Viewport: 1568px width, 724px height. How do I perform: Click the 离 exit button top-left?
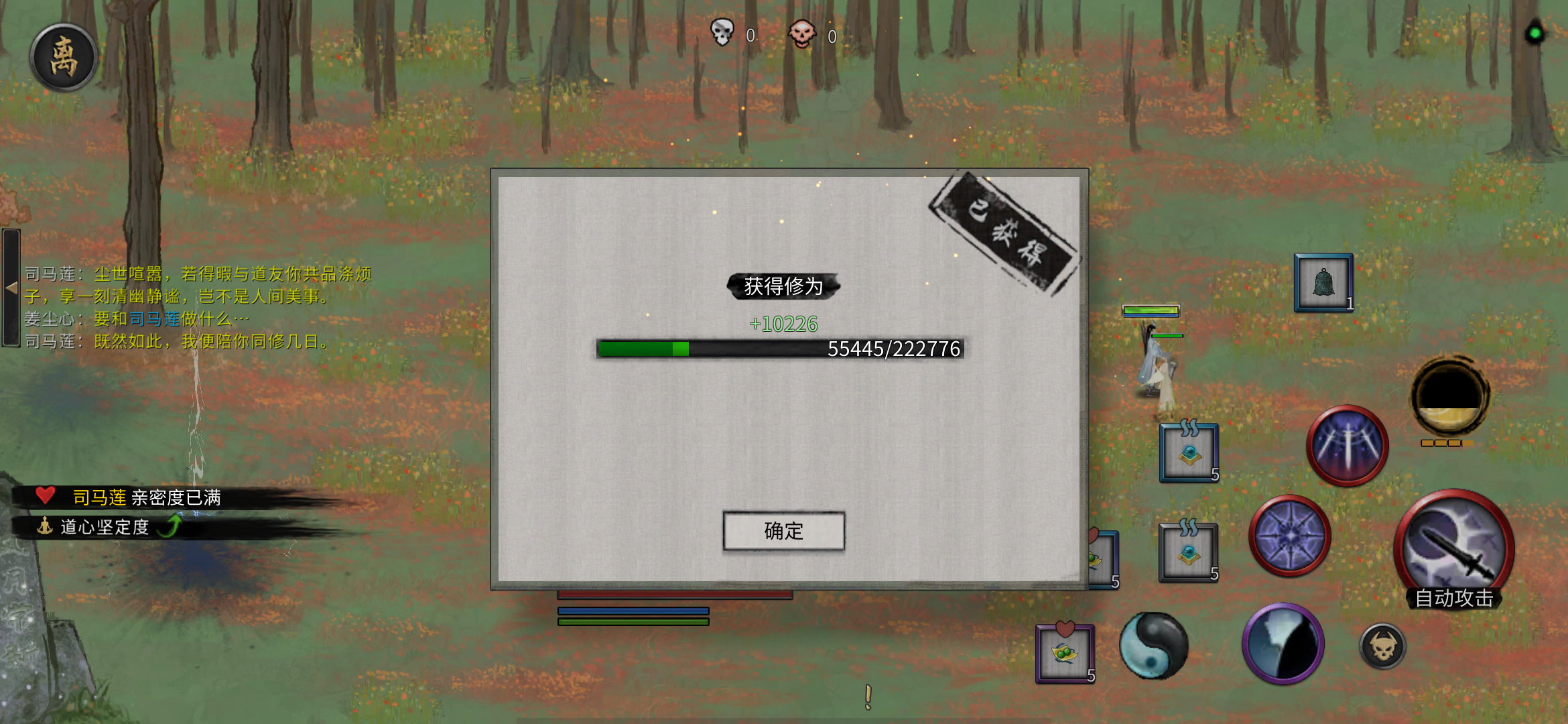pos(64,57)
